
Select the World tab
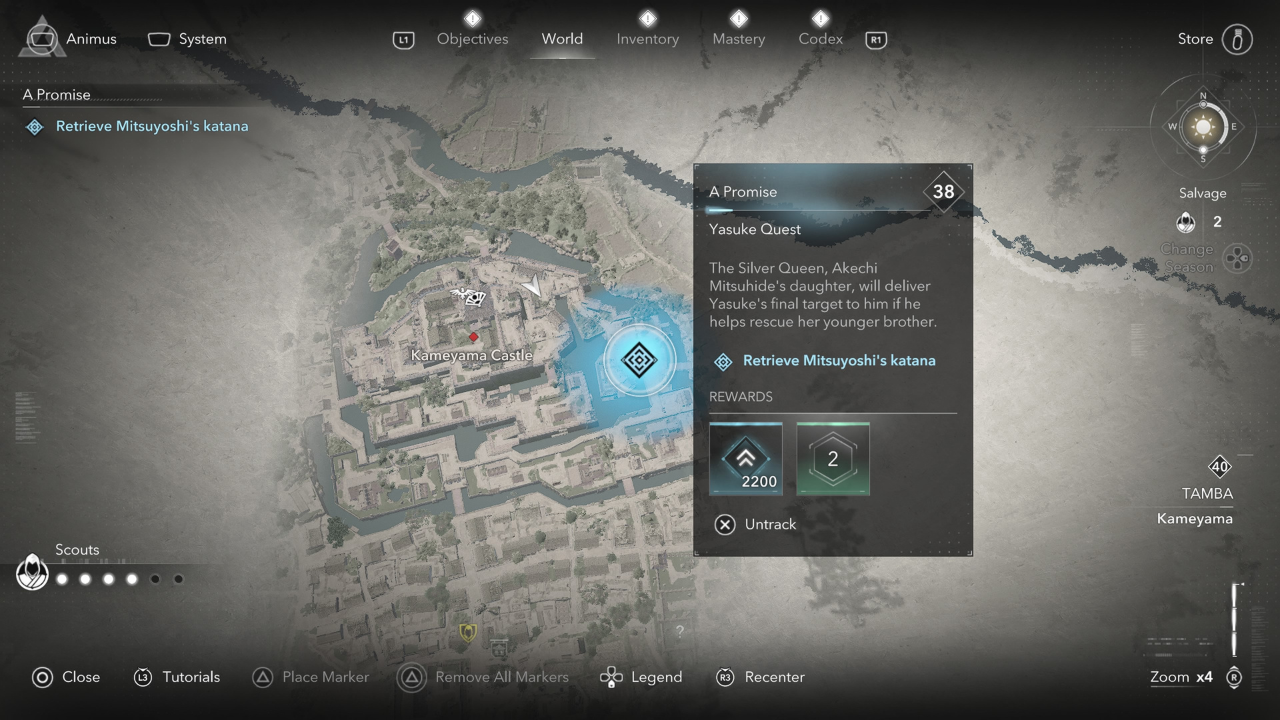pyautogui.click(x=562, y=39)
